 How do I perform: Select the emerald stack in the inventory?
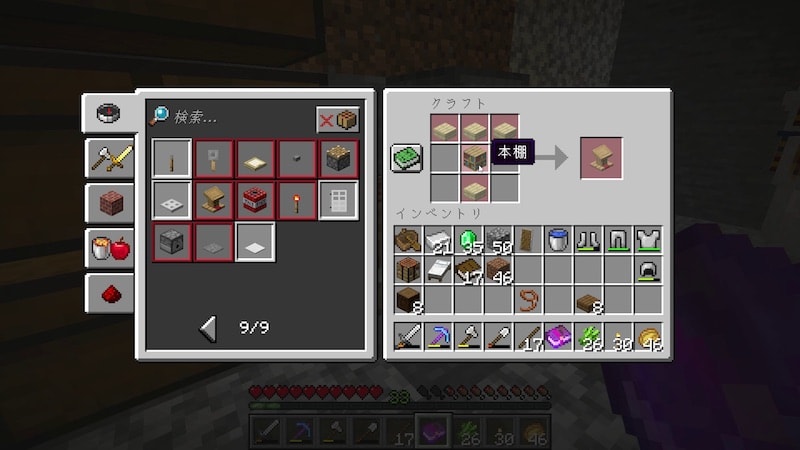(468, 241)
